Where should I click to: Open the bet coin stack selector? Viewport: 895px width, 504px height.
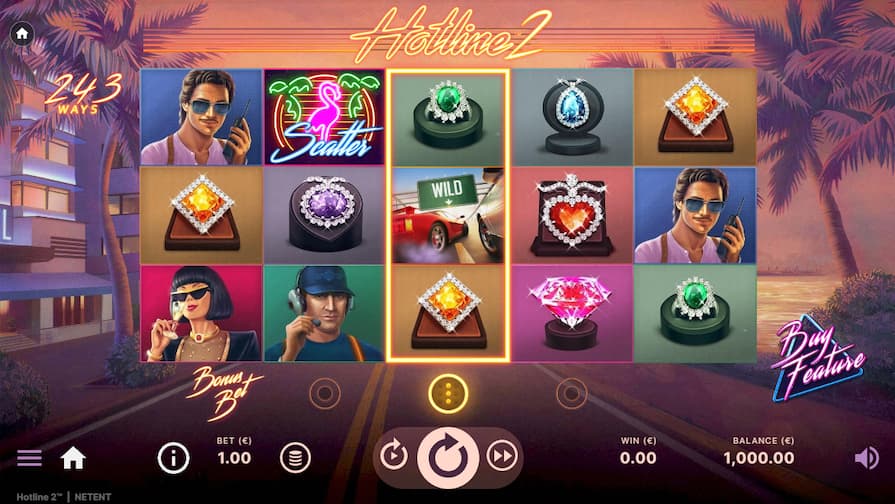[x=294, y=458]
